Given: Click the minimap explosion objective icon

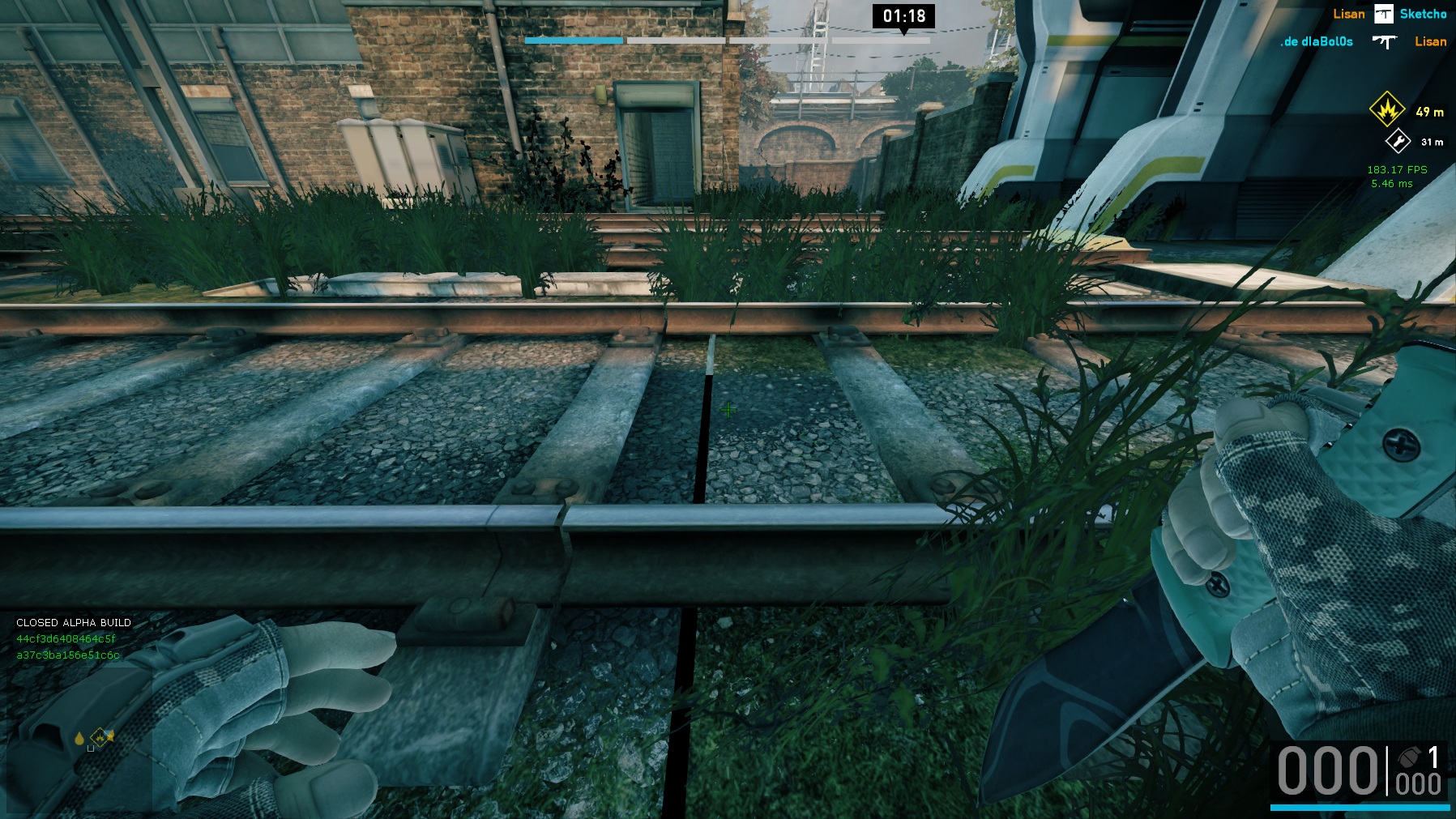Looking at the screenshot, I should (x=101, y=737).
